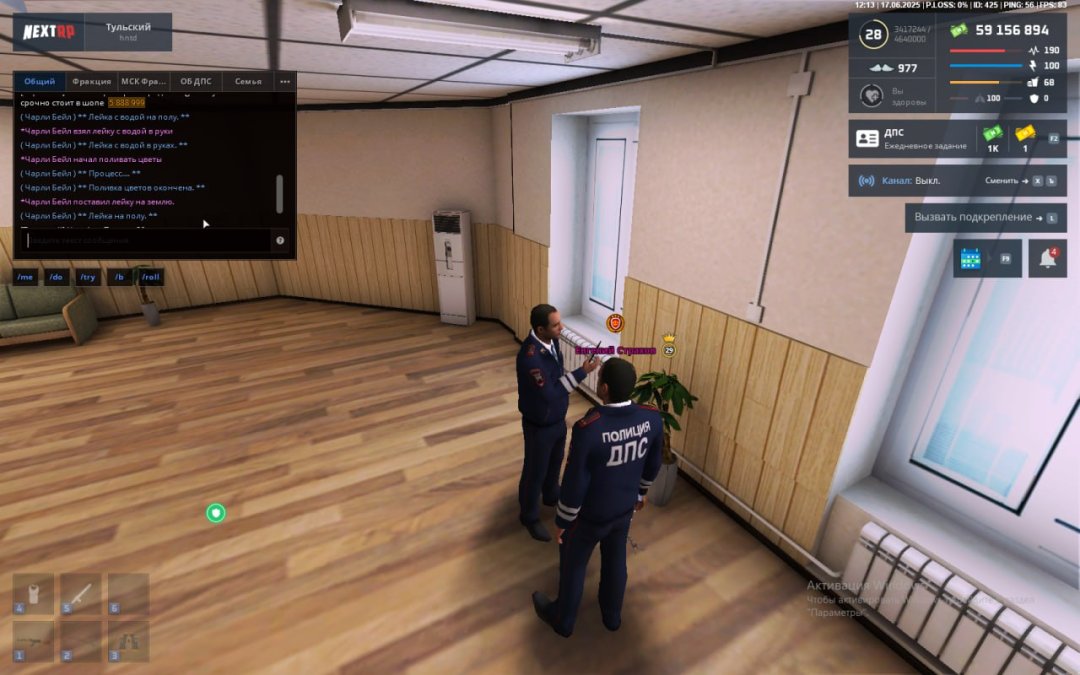Open the Семья chat tab

pos(248,81)
